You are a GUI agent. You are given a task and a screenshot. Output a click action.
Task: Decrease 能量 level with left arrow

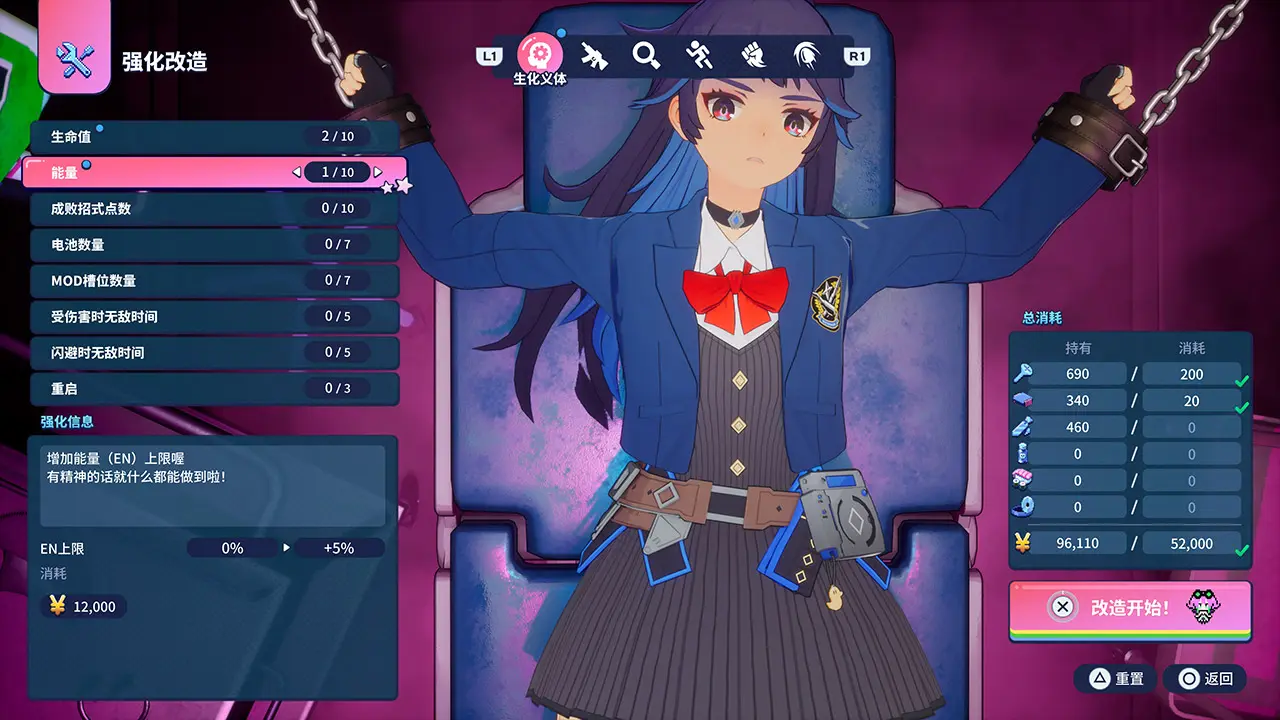point(297,172)
